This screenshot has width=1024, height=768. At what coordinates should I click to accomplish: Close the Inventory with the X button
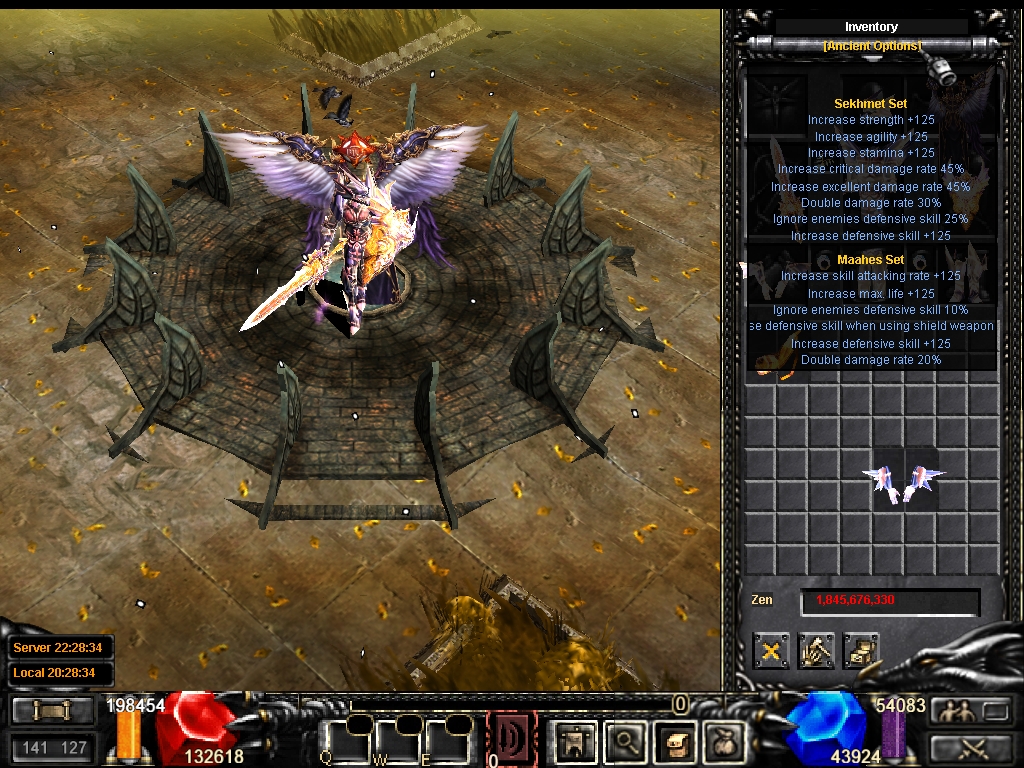pos(771,651)
